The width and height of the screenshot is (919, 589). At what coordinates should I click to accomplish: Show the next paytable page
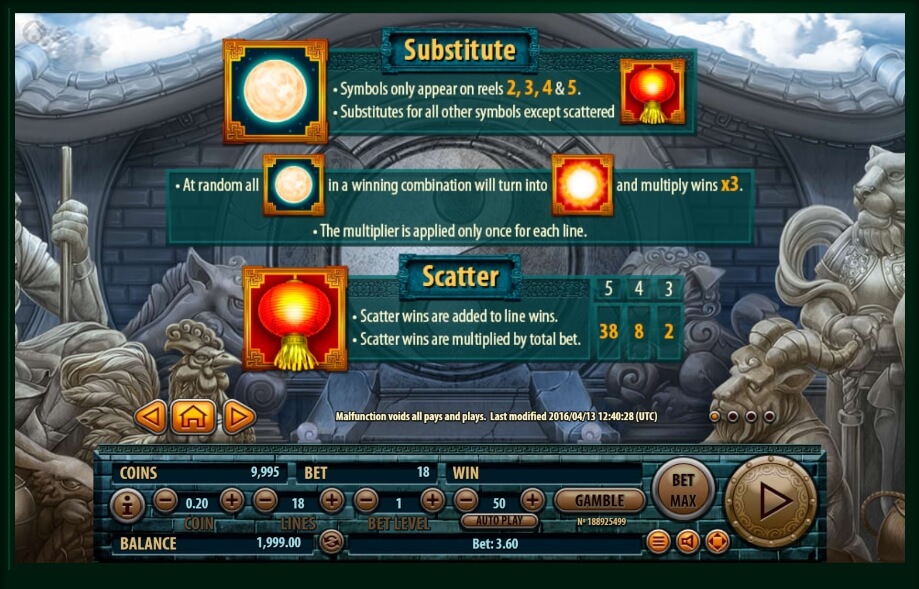pos(239,417)
